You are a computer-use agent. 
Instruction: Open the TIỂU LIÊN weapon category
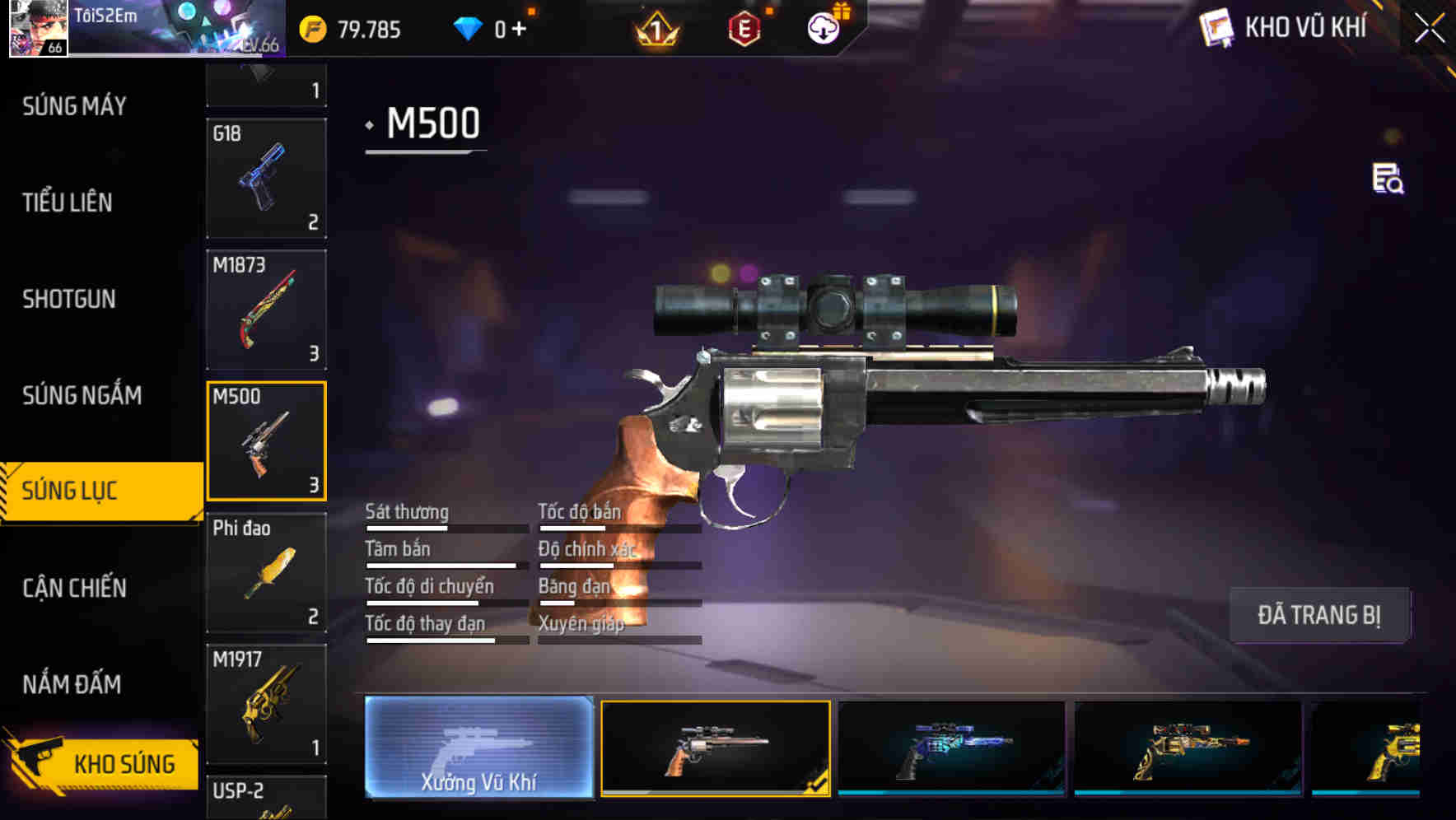tap(68, 203)
